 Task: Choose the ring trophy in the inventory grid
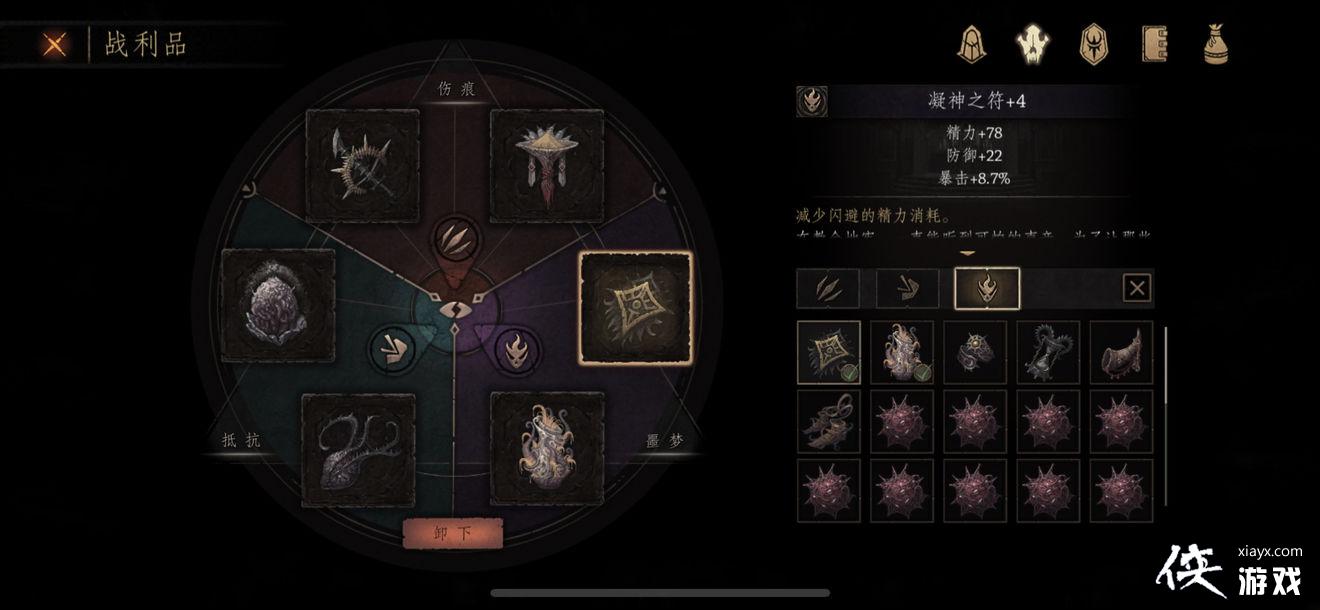(x=975, y=353)
